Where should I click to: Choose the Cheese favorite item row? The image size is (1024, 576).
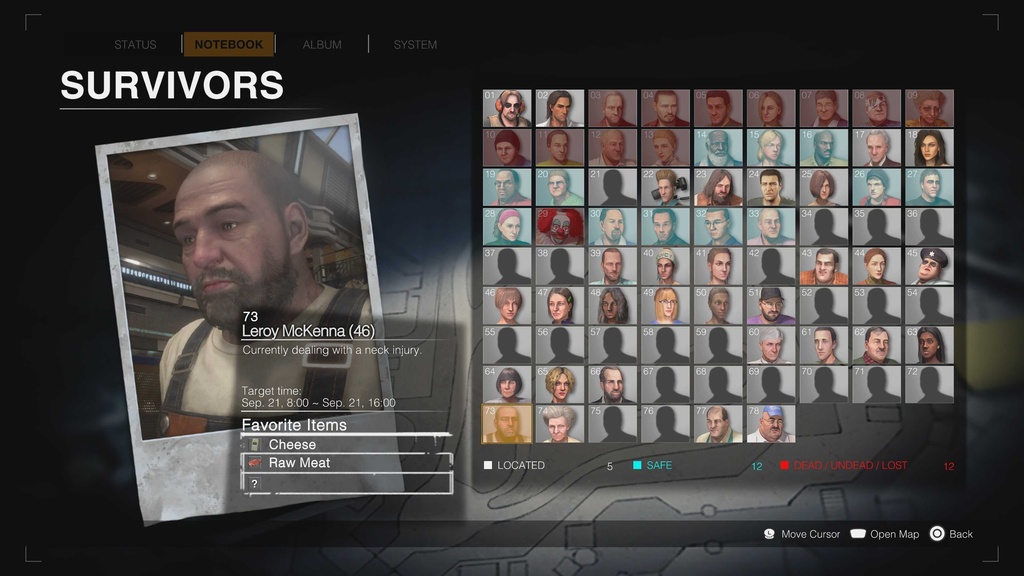(346, 444)
